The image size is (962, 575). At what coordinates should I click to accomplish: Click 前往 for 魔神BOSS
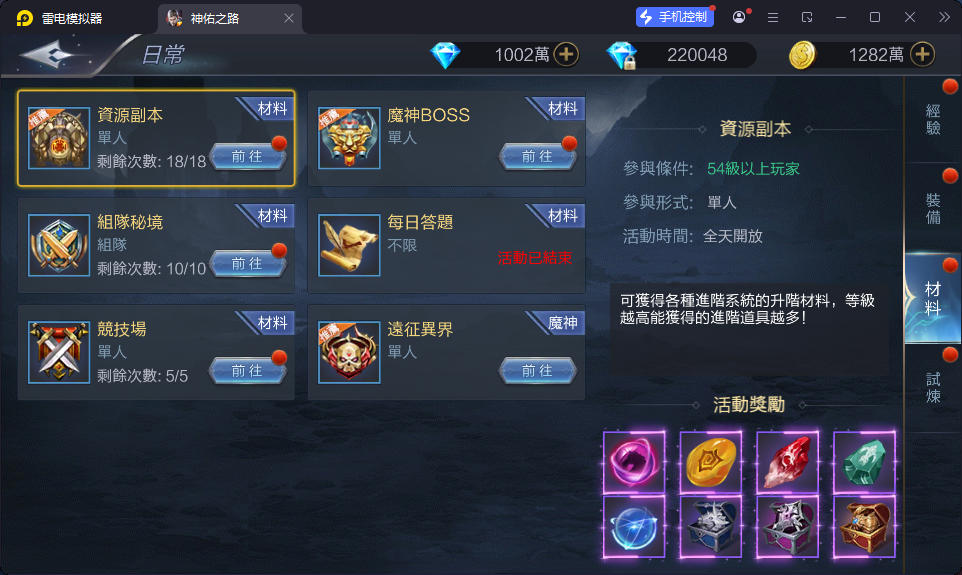pos(537,156)
